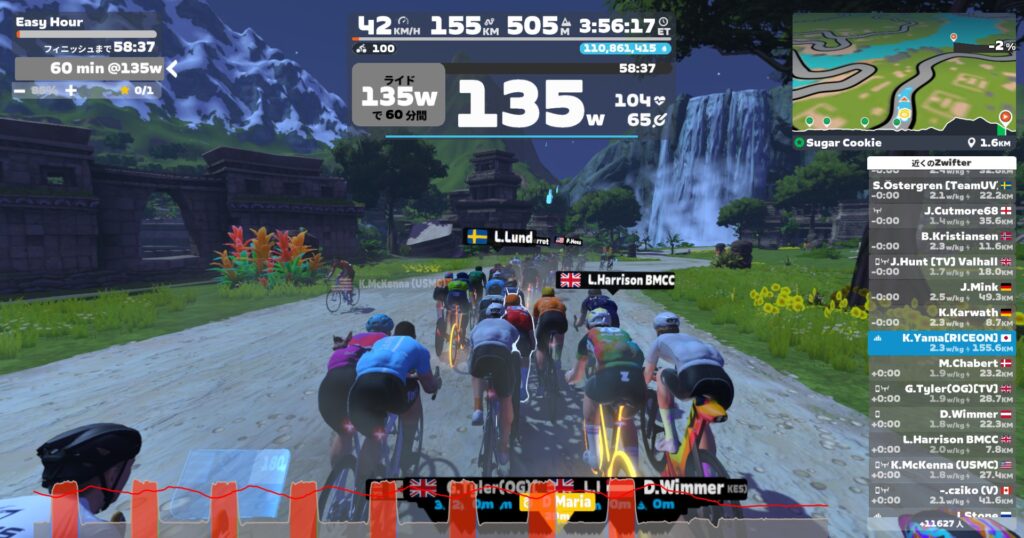Select D.Wimmer in the nearby list

(x=940, y=419)
